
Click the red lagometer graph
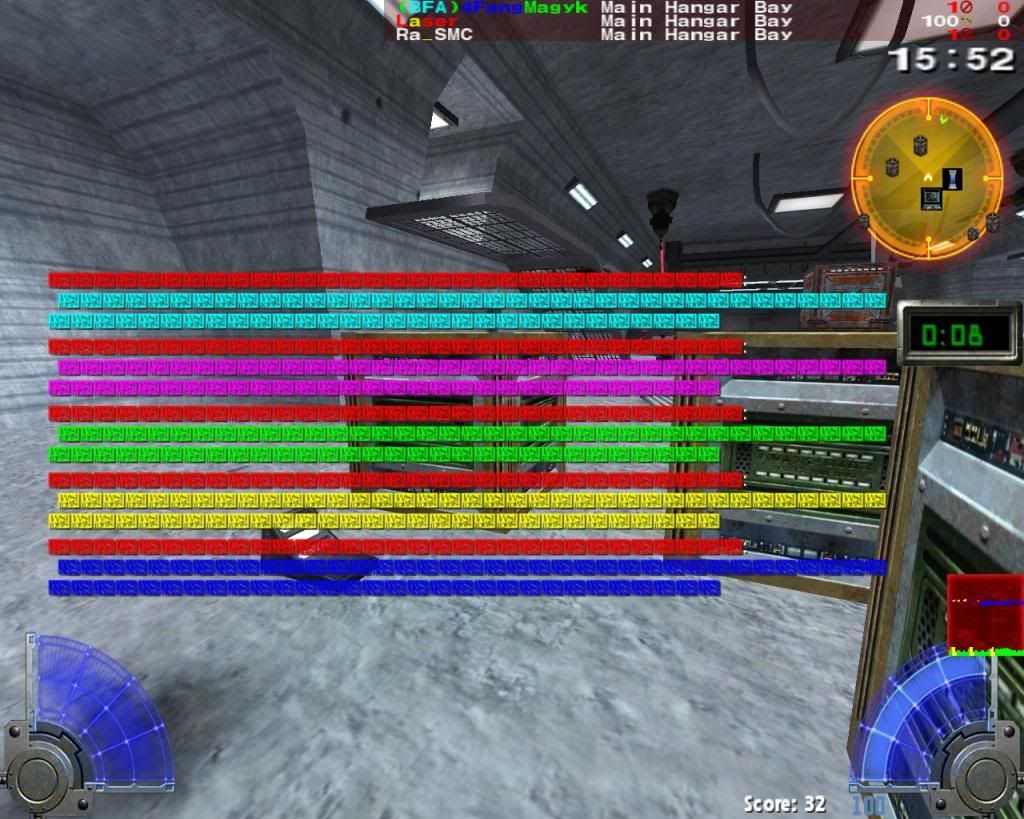984,613
